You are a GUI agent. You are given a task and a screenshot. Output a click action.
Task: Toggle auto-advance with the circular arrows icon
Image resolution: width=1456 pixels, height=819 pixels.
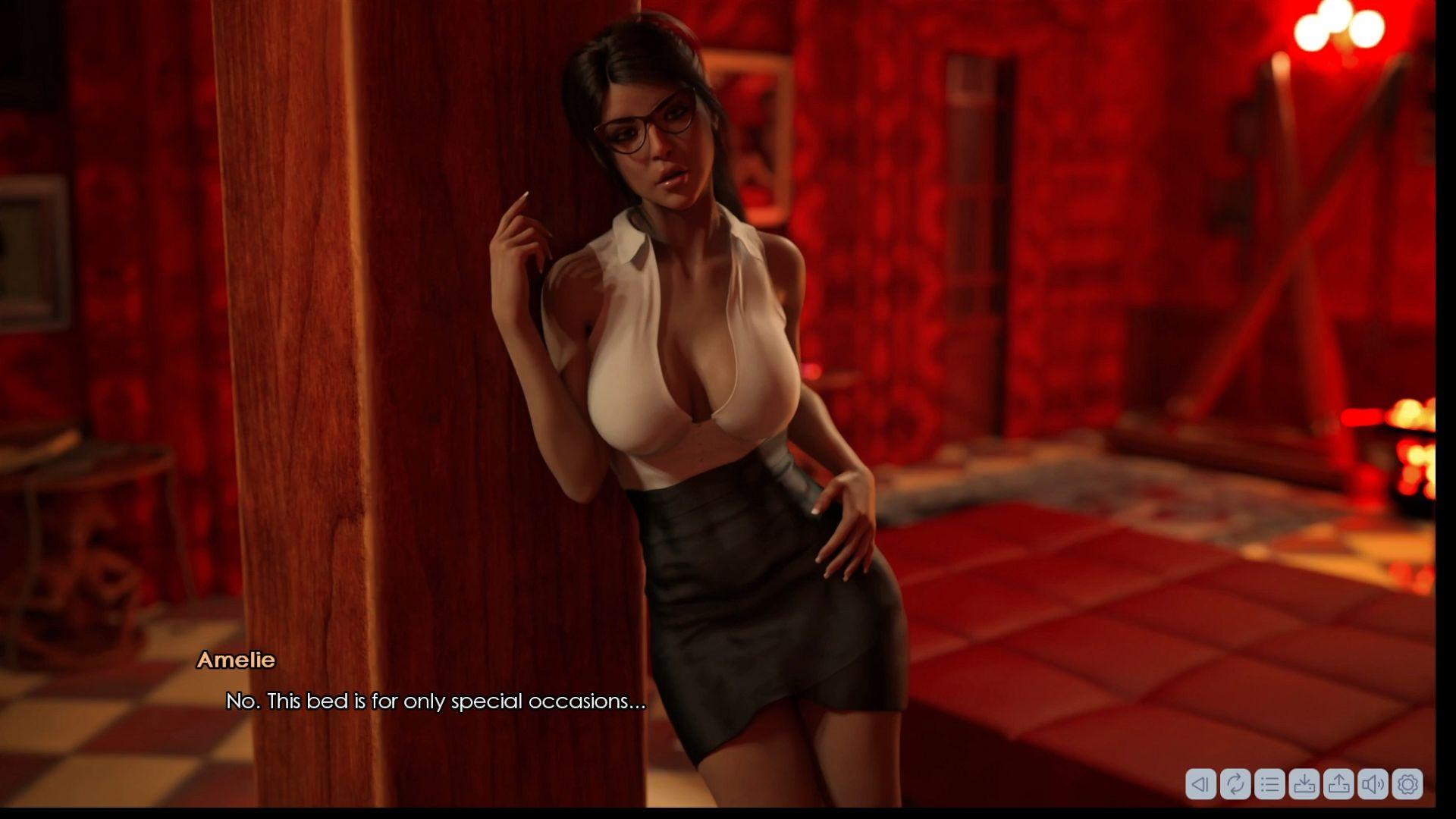point(1235,783)
